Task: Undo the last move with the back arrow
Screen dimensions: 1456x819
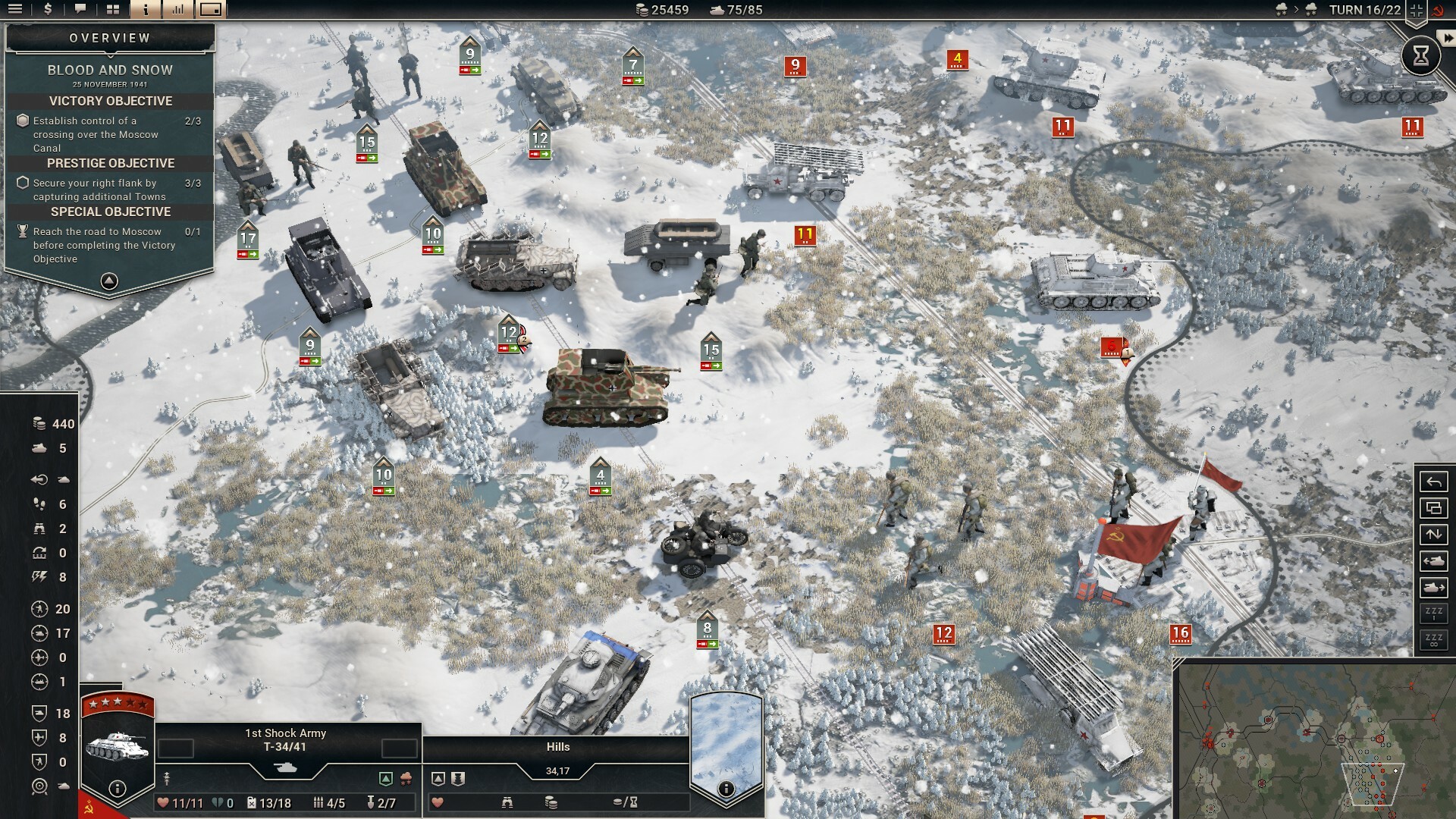Action: (1433, 482)
